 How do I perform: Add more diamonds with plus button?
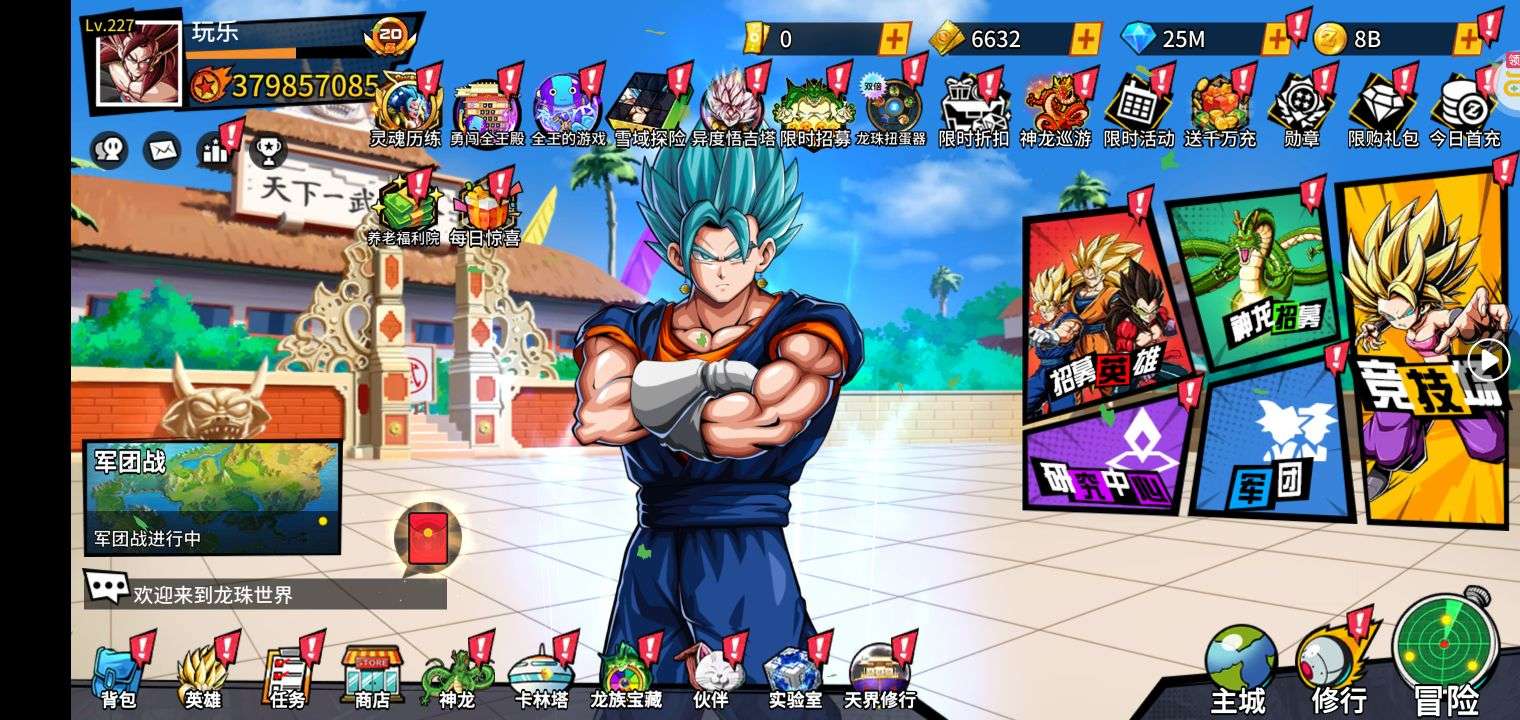[x=1276, y=39]
